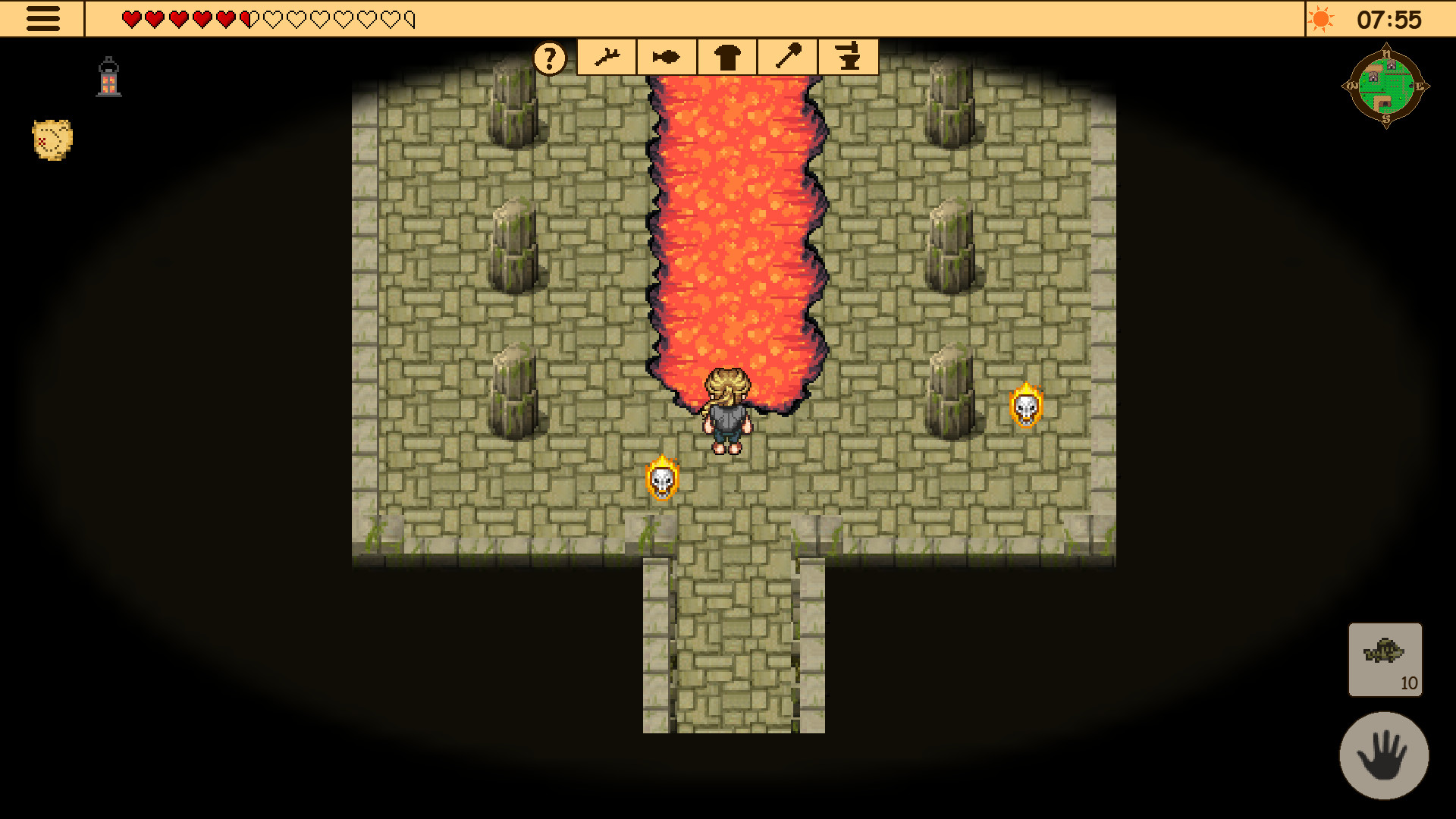Click the sun weather indicator
The height and width of the screenshot is (819, 1456).
coord(1322,19)
